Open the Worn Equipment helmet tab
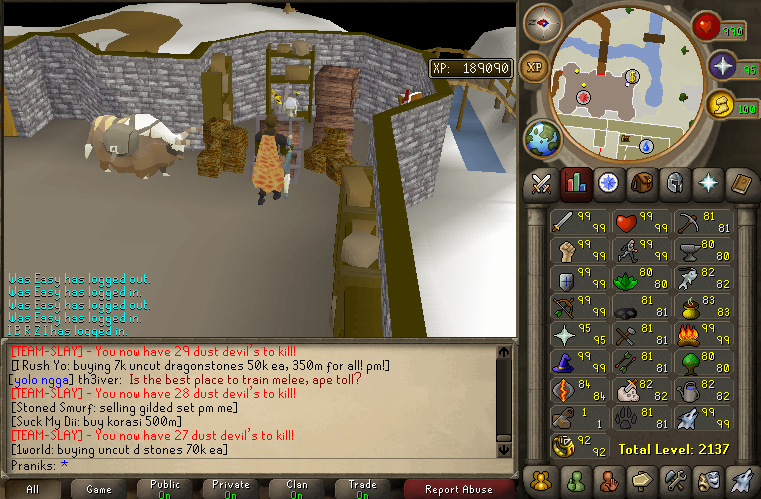 coord(676,183)
